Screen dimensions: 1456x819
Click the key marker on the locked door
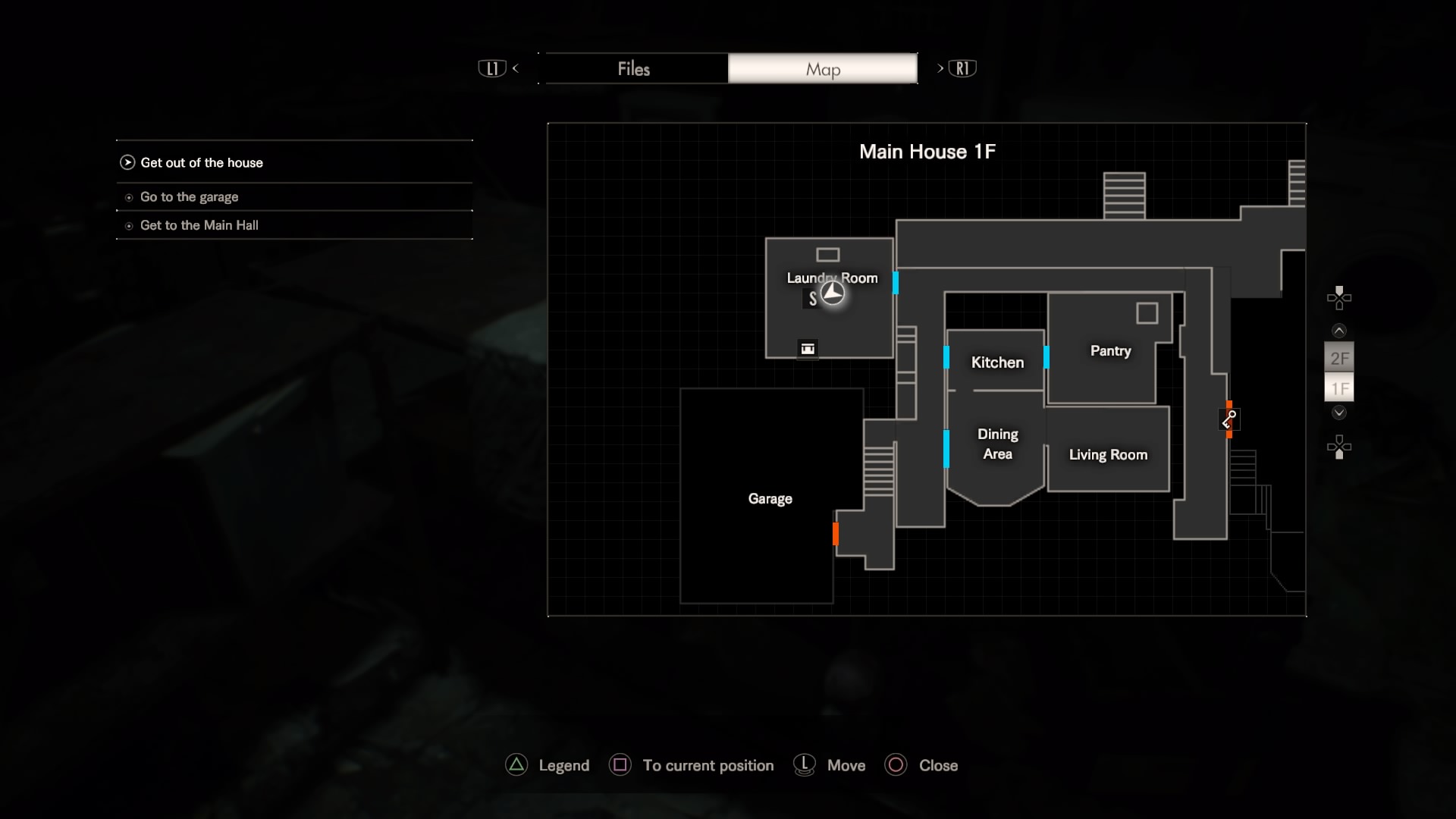tap(1229, 419)
